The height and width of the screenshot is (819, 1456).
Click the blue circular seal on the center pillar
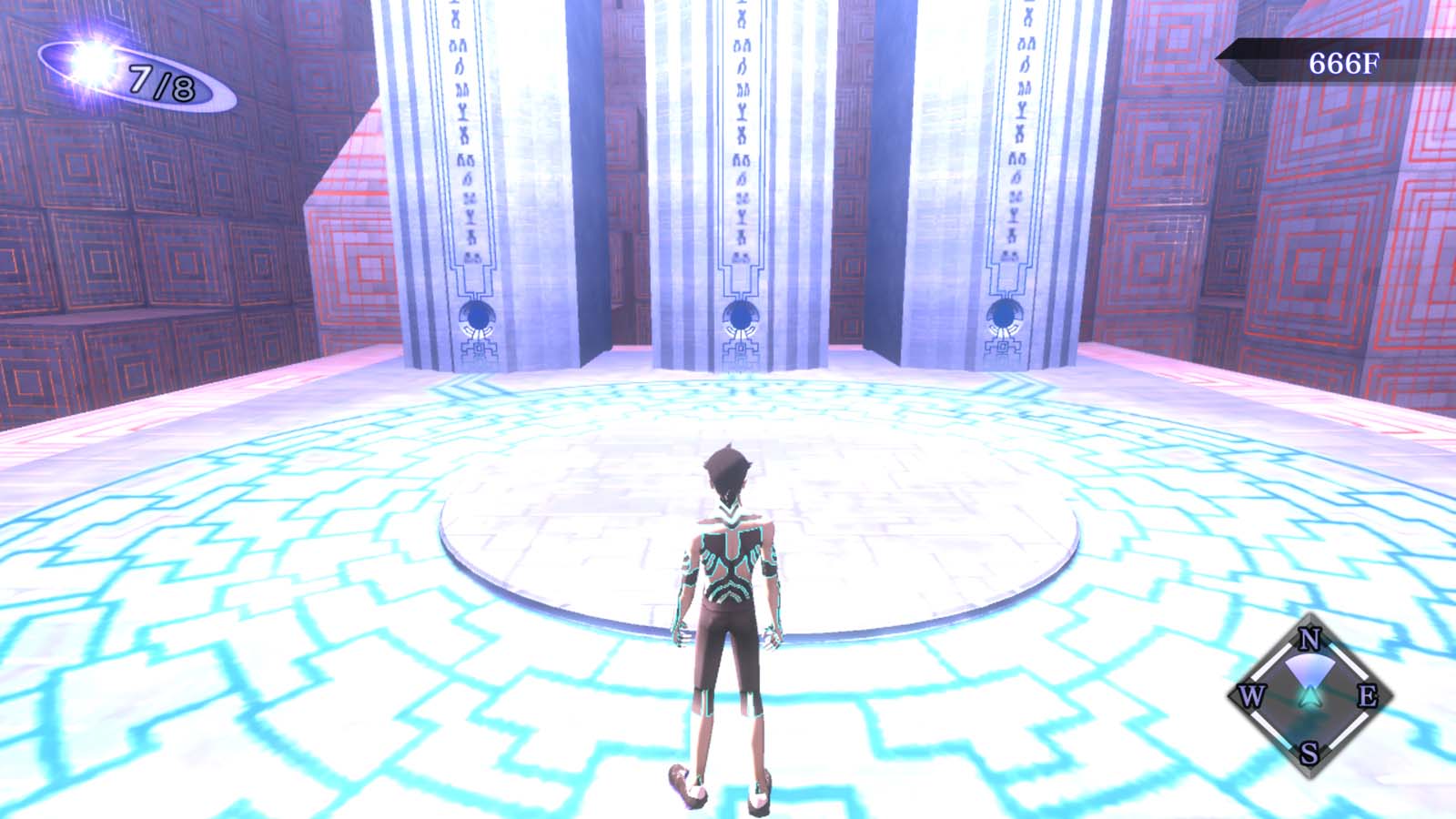tap(740, 317)
